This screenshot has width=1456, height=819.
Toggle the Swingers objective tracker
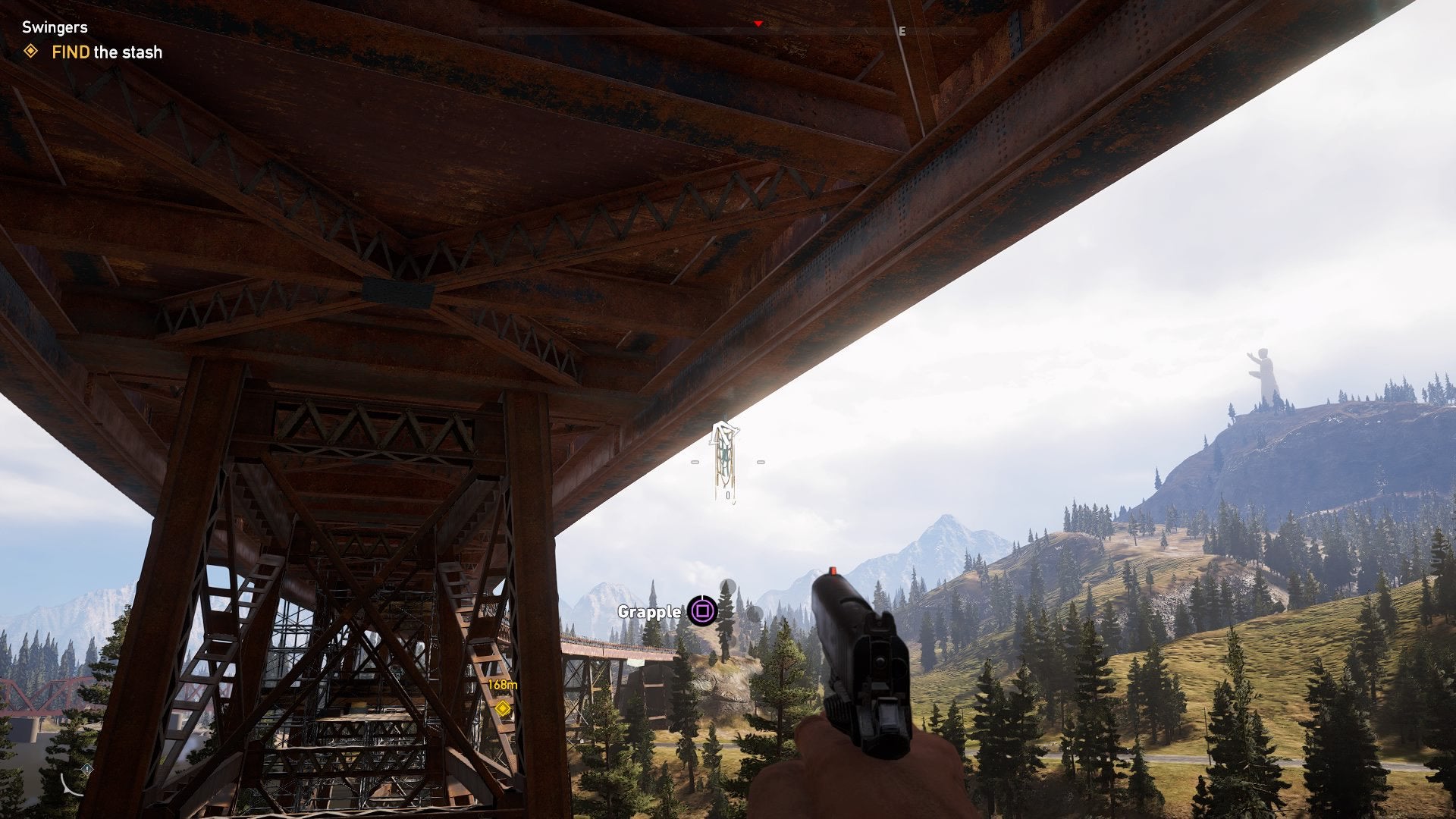tap(91, 38)
